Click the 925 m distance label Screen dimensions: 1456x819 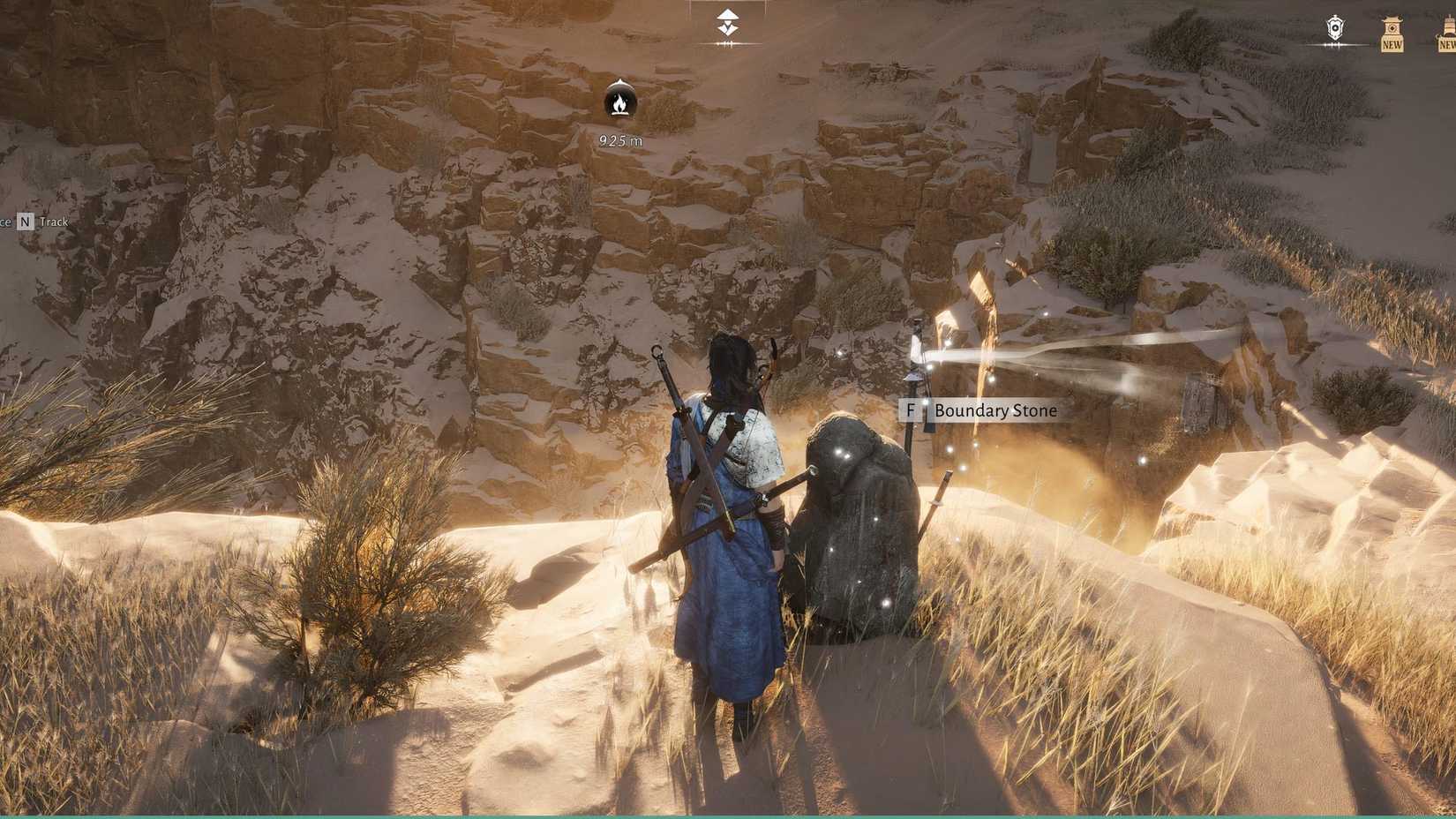click(x=620, y=139)
